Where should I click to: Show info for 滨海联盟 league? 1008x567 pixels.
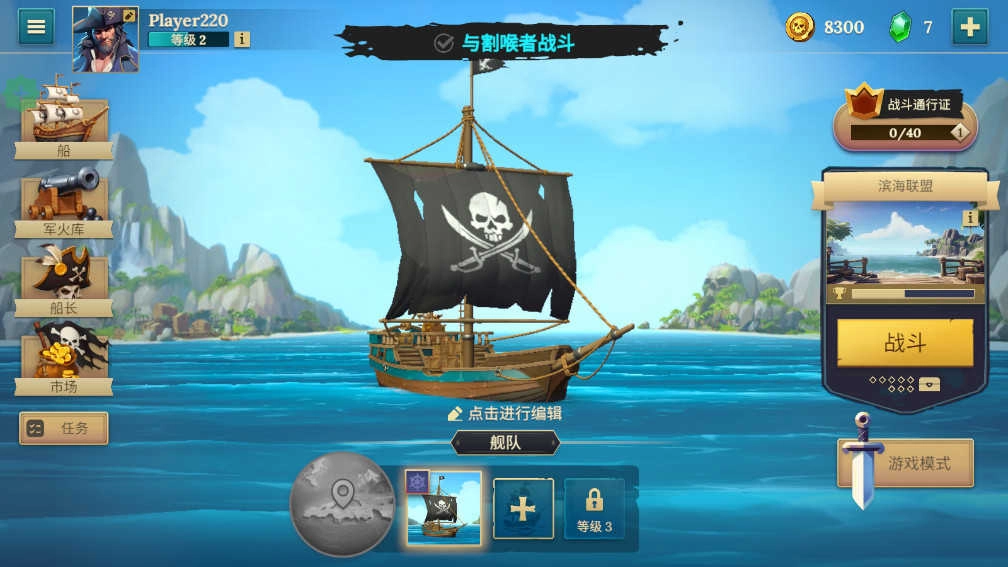[969, 218]
